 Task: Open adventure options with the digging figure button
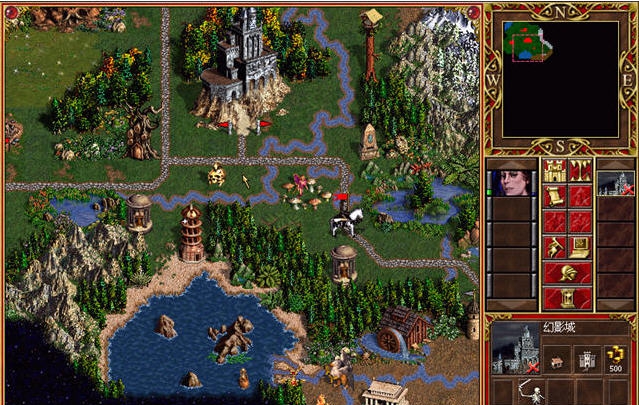tap(555, 247)
